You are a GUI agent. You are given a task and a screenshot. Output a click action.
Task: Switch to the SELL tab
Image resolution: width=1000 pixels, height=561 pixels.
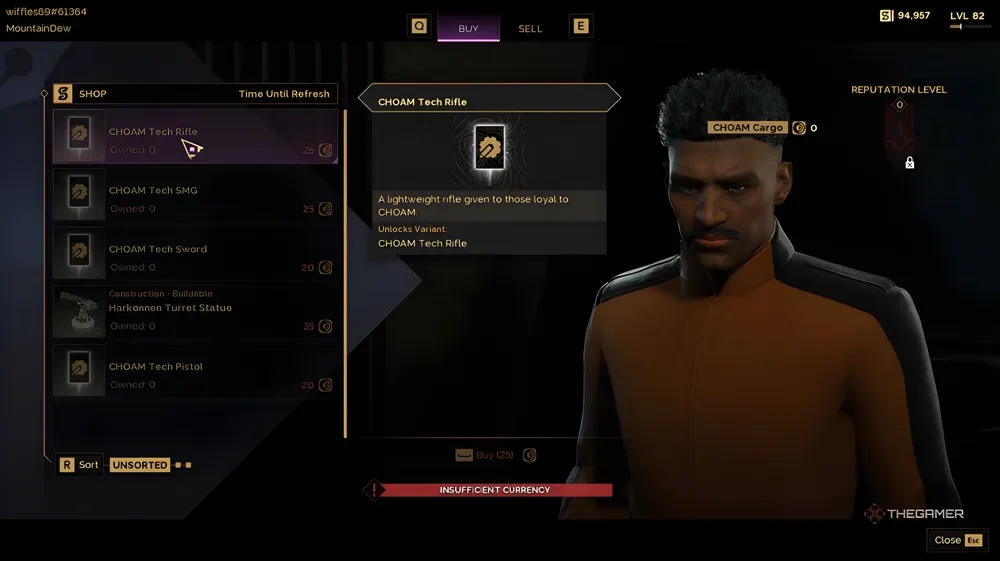[530, 28]
